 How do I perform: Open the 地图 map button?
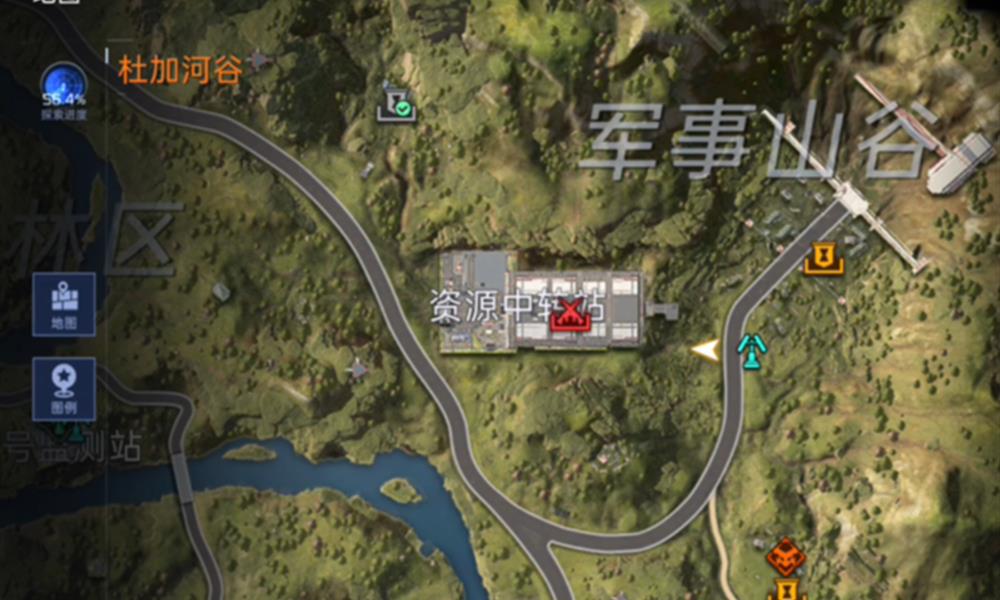(64, 304)
